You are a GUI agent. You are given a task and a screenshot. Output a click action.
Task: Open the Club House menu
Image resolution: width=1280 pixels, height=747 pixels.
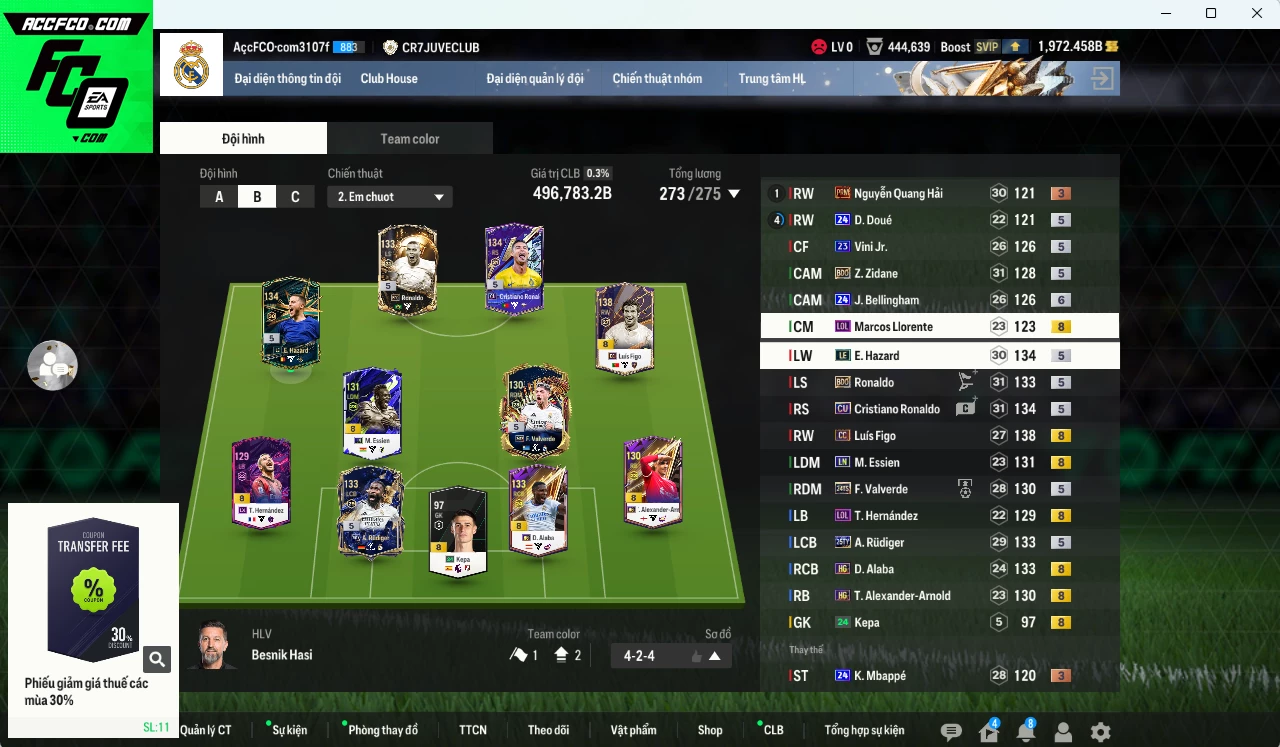coord(389,78)
